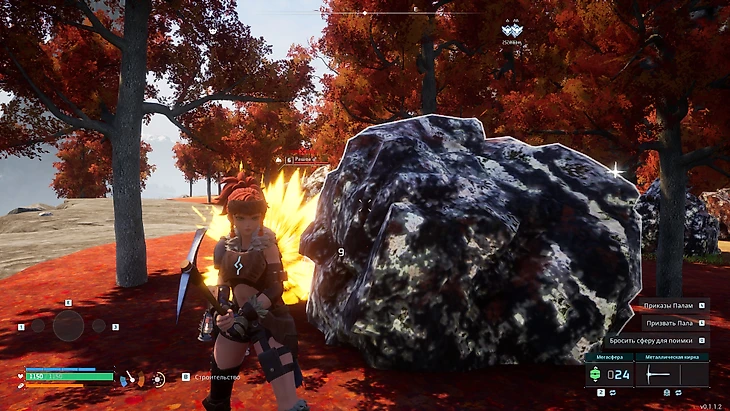730x411 pixels.
Task: Click the day-night sun clock icon
Action: click(x=158, y=379)
